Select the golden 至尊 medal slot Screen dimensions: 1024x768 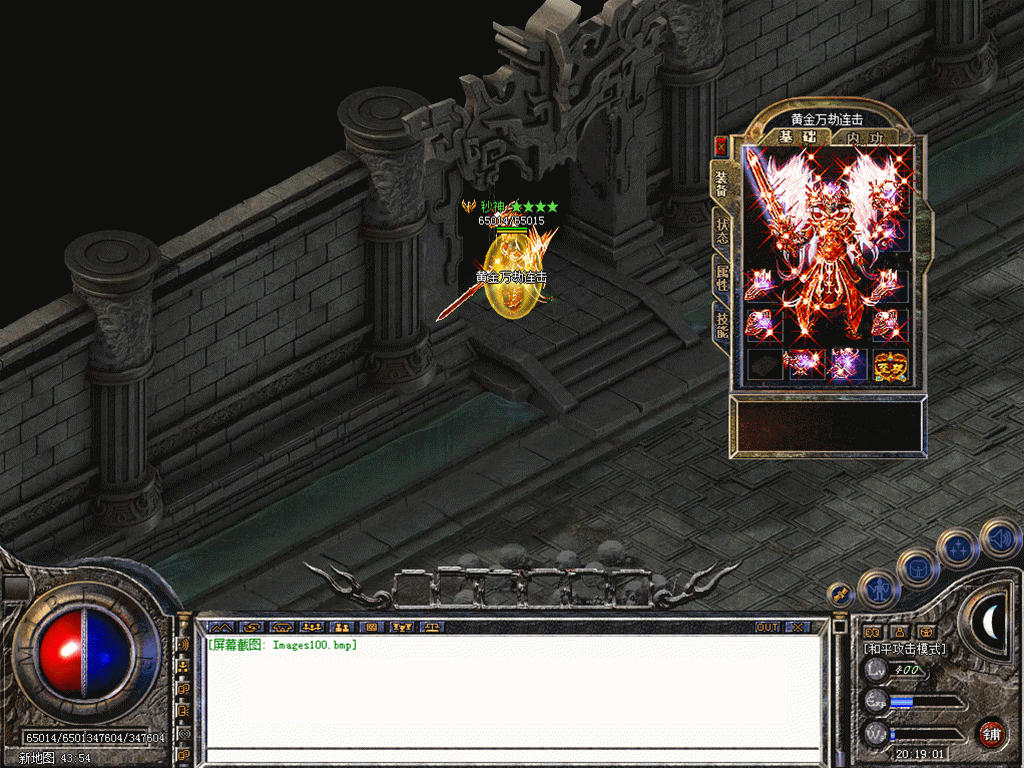click(890, 366)
